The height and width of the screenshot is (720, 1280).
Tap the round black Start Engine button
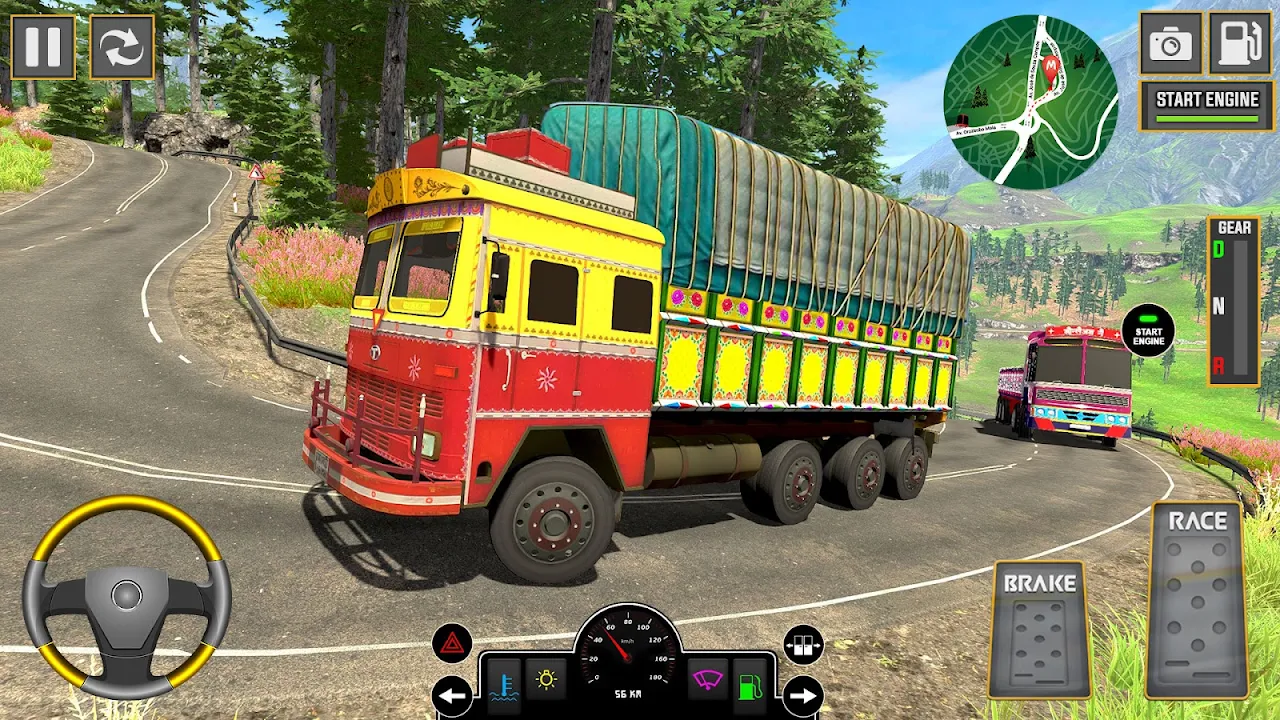pos(1148,331)
